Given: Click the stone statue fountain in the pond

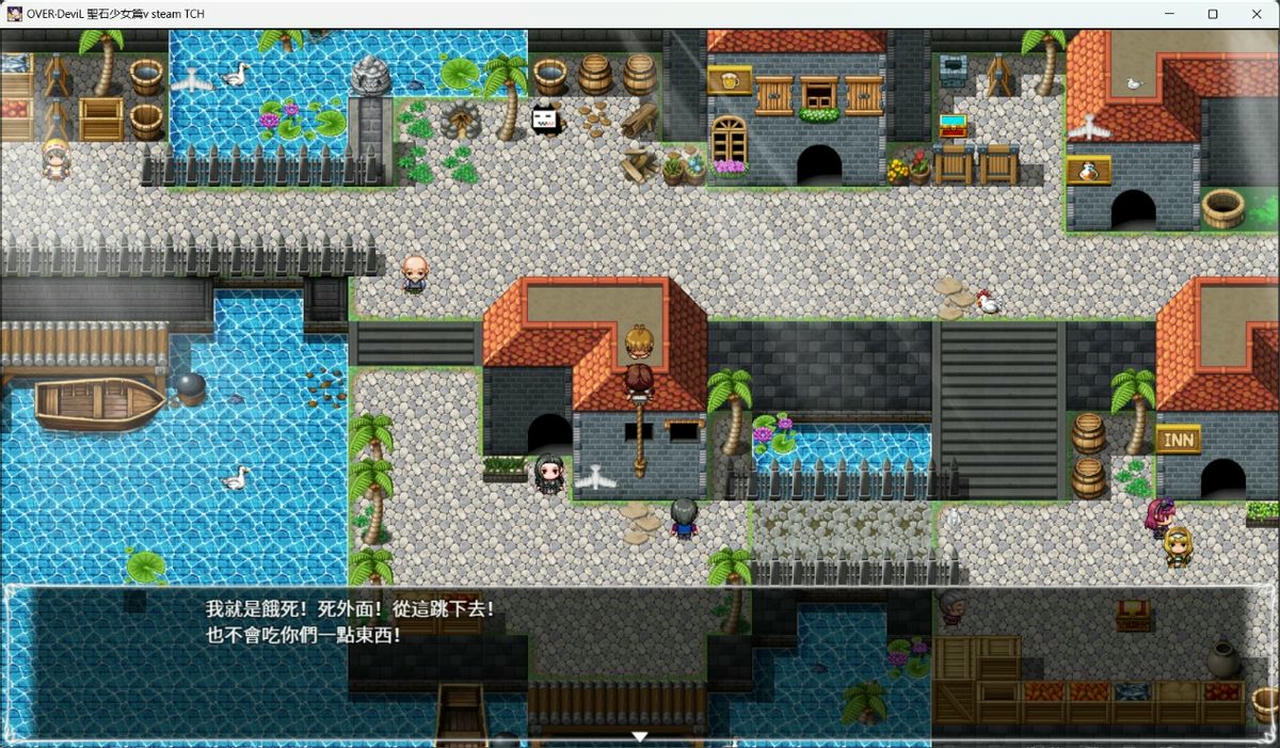Looking at the screenshot, I should point(368,75).
